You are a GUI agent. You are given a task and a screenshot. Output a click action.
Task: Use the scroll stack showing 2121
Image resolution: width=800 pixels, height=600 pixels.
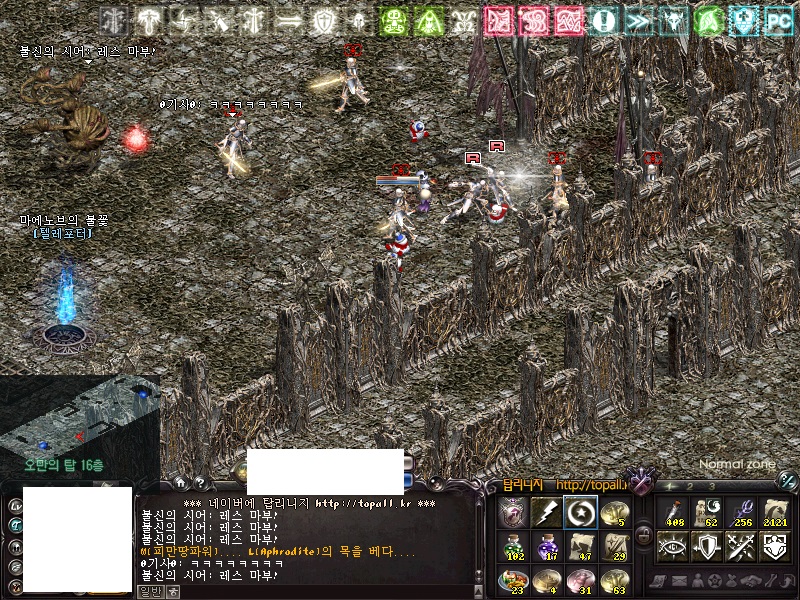pos(776,512)
